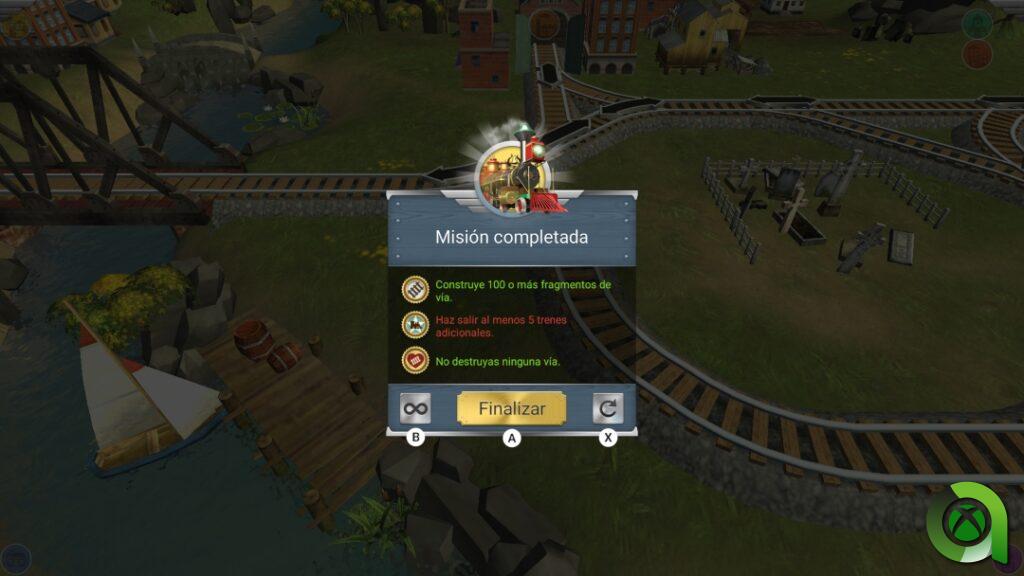Click the yellow Finalizar button
Screen dimensions: 1024x576
511,408
